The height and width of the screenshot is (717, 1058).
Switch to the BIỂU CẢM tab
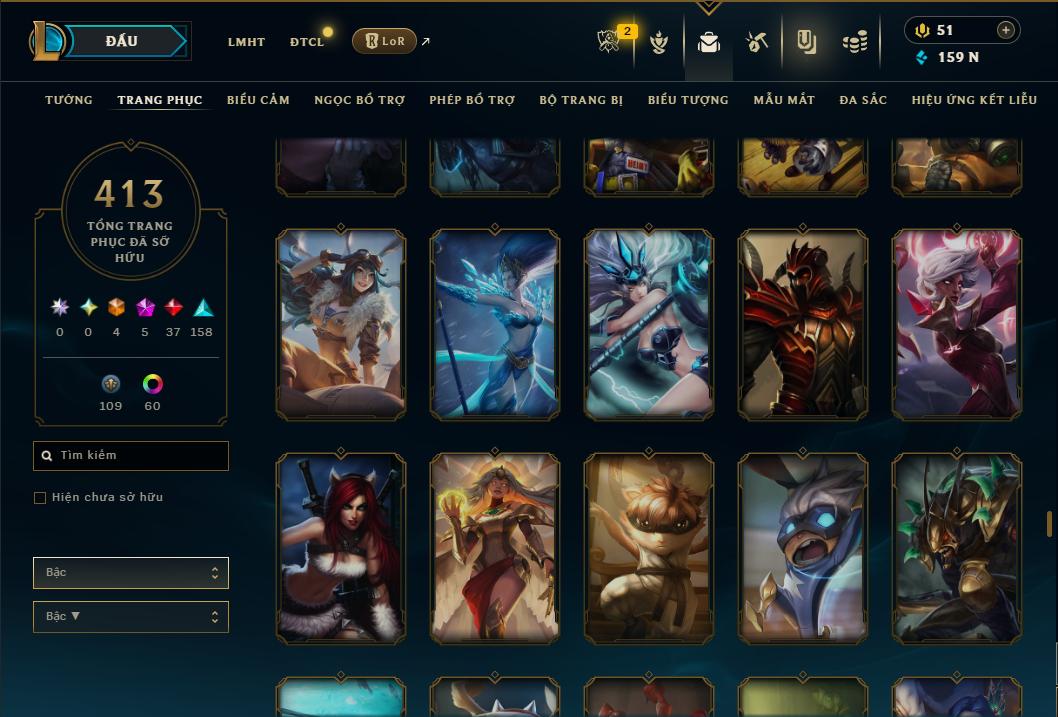[258, 100]
